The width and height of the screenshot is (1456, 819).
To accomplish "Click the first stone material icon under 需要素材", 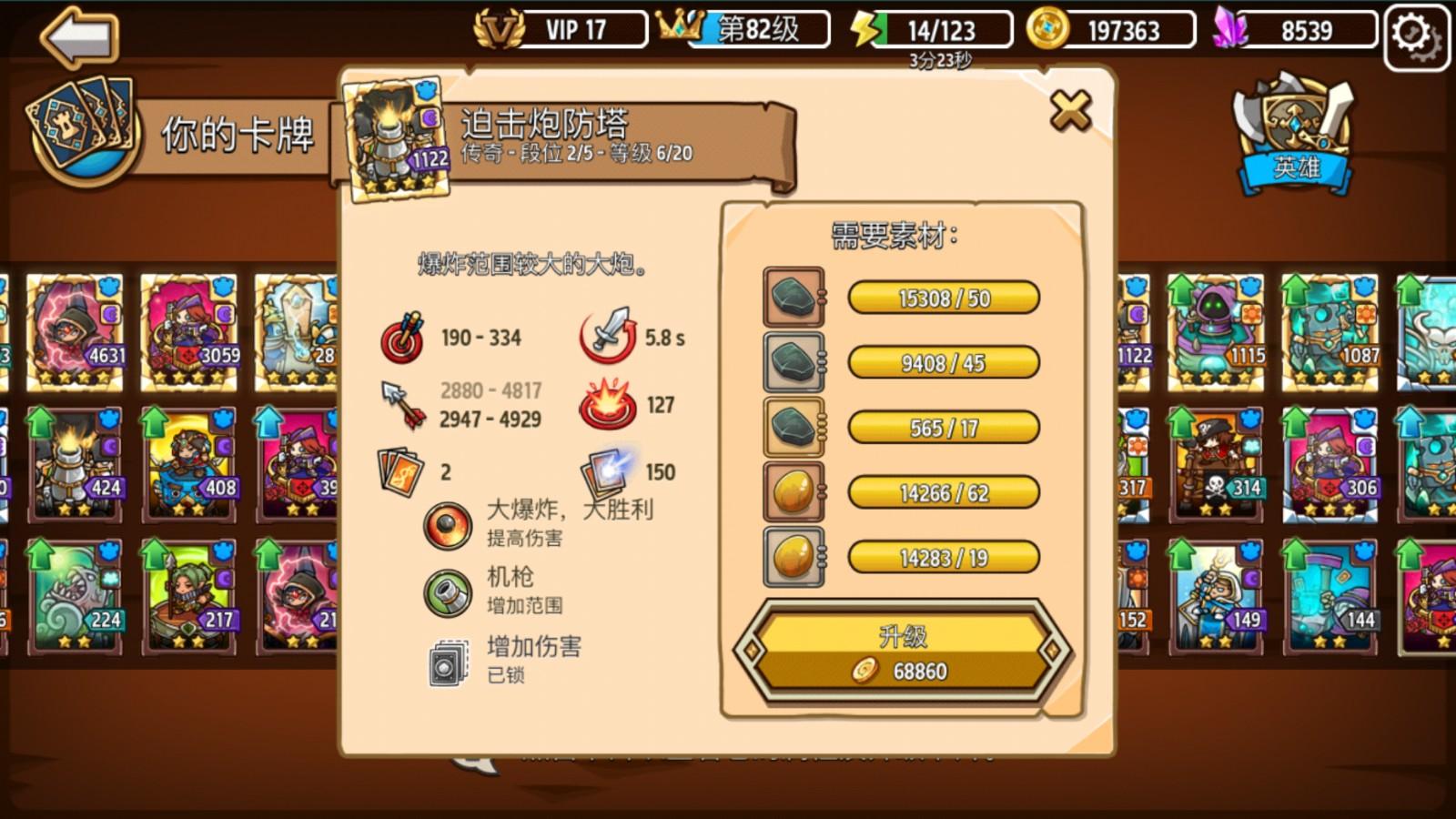I will (x=792, y=298).
